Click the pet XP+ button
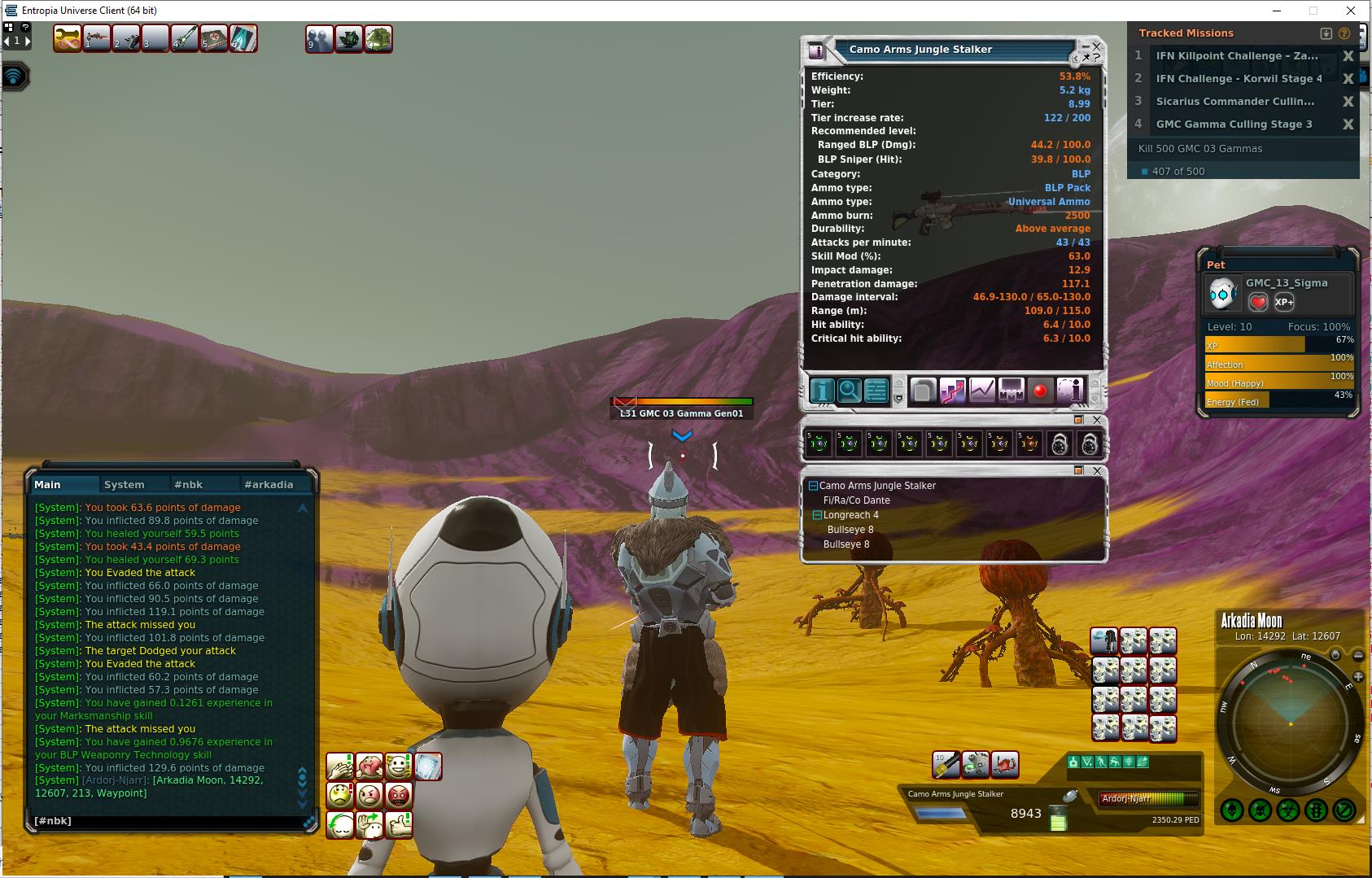Screen dimensions: 1372x878 coord(1284,302)
